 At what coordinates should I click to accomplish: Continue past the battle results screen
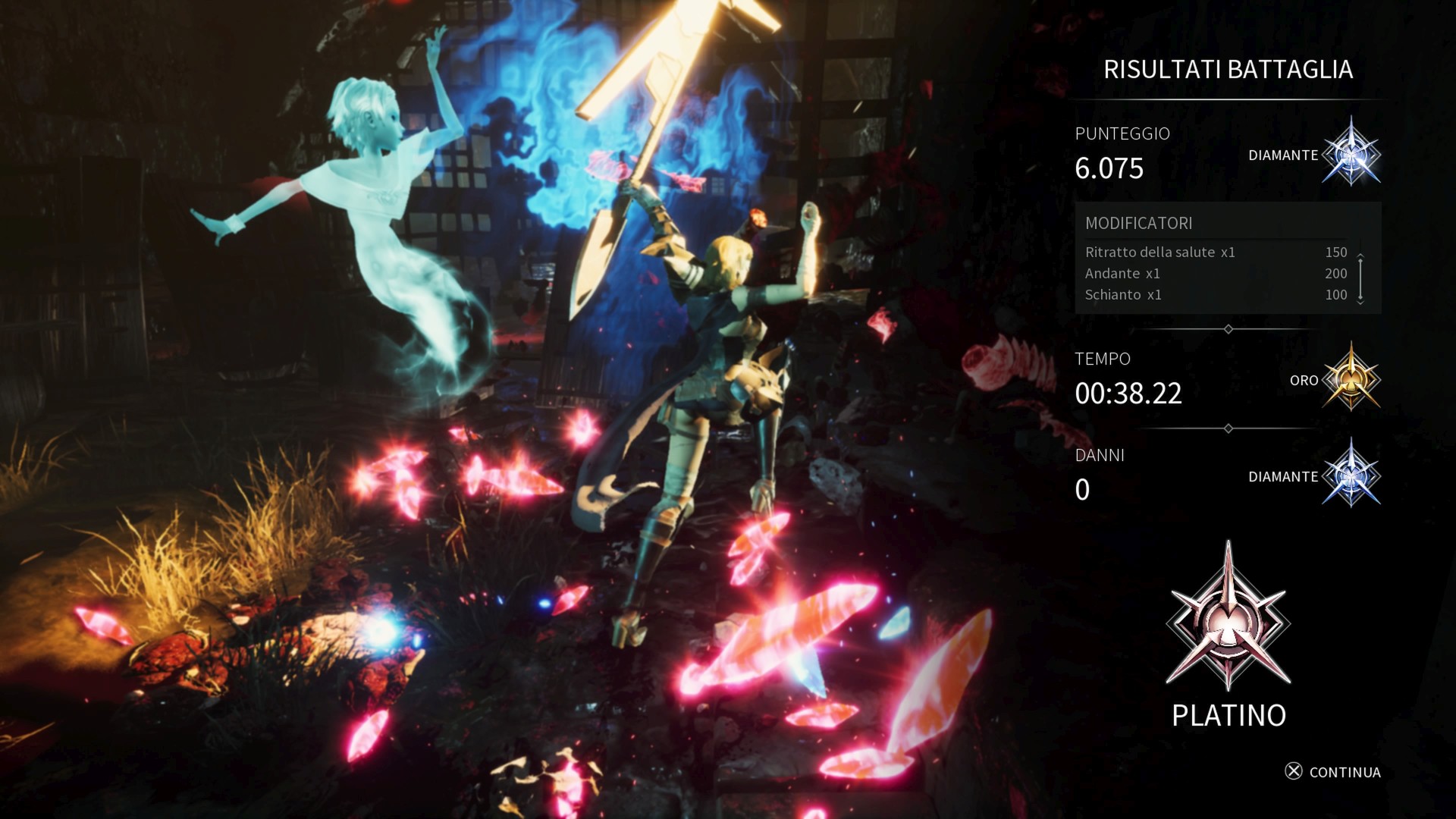[1333, 772]
